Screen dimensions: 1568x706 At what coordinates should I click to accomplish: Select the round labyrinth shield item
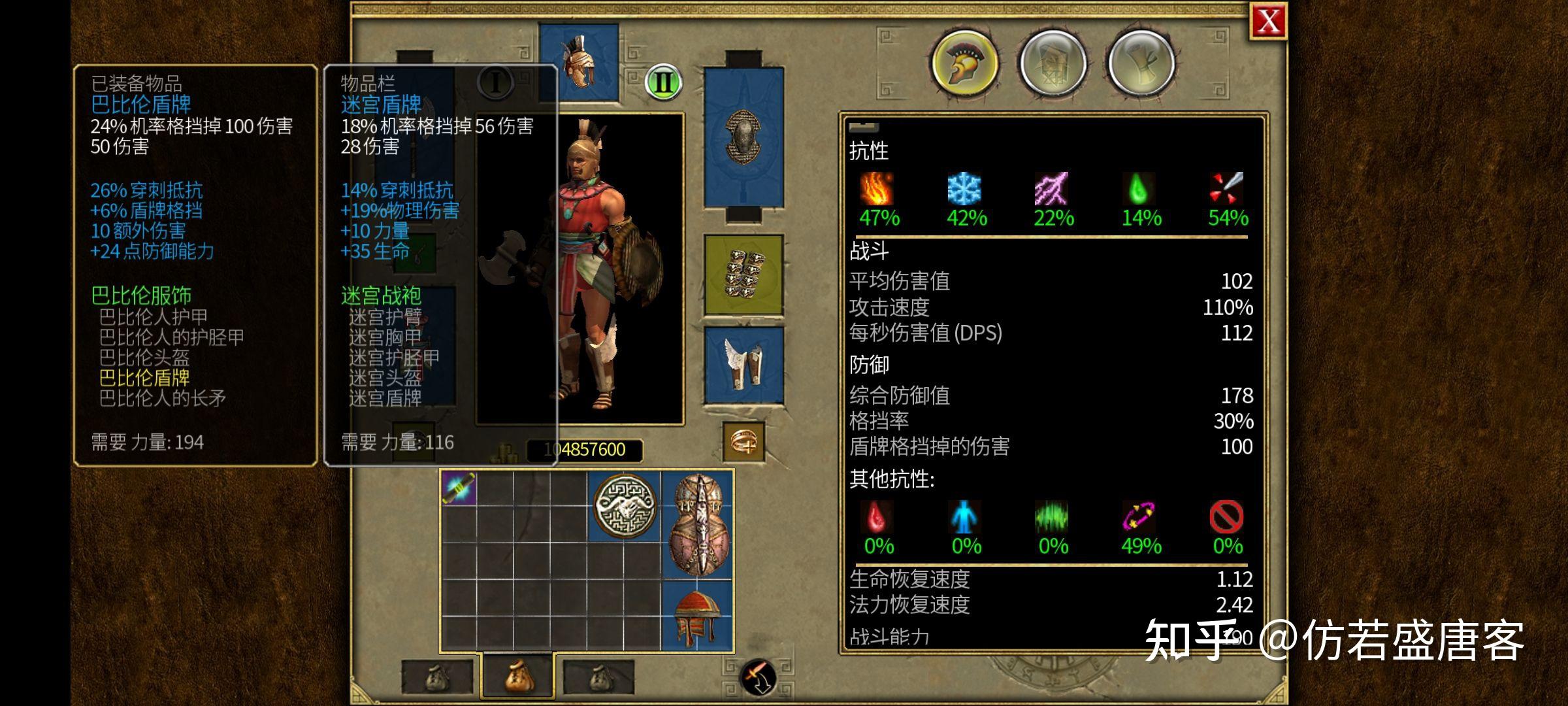pos(625,507)
